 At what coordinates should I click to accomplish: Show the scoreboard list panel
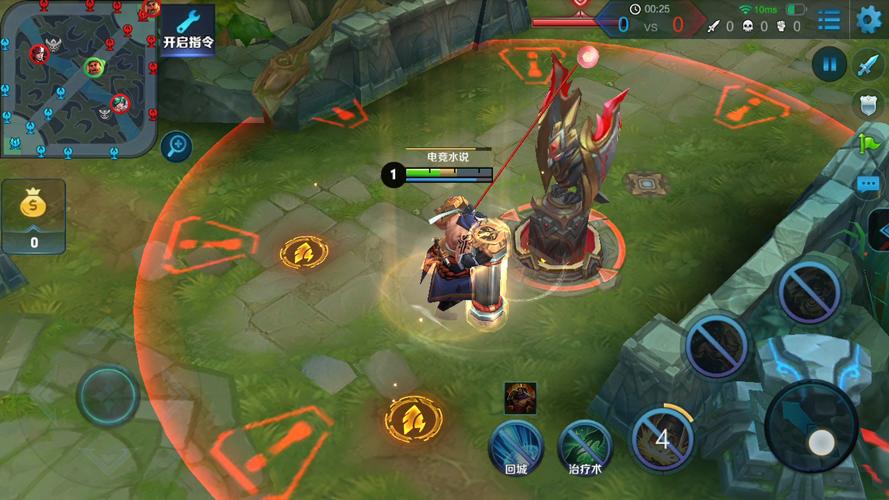829,18
